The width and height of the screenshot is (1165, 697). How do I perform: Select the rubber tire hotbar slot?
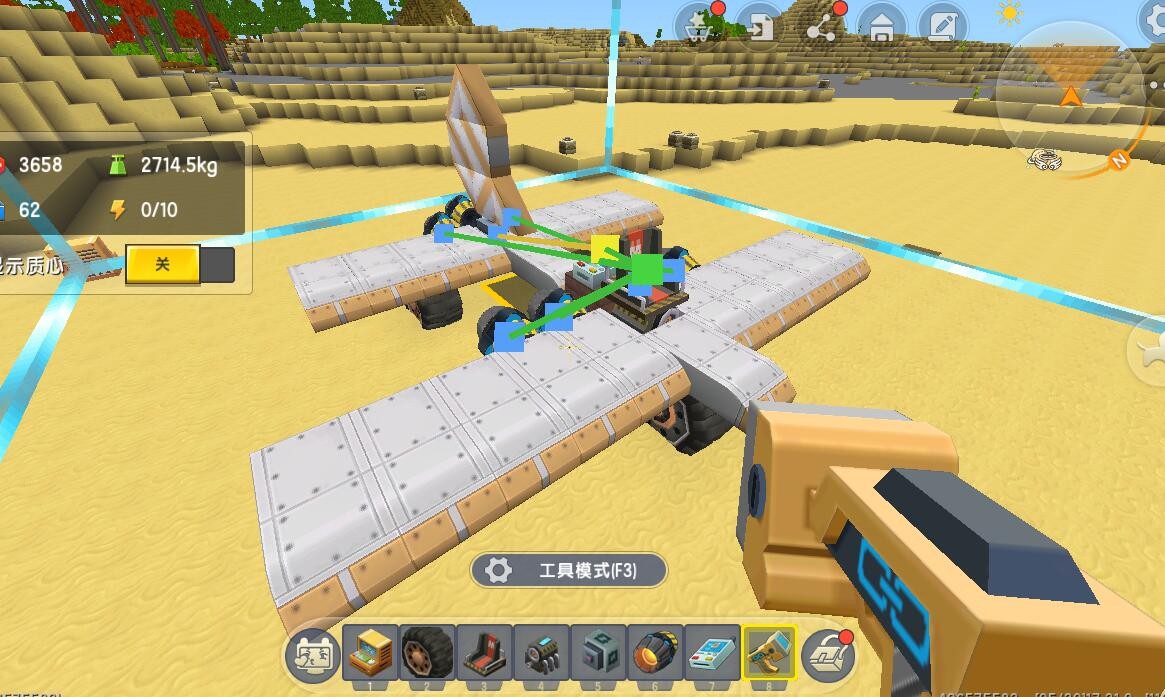pos(428,654)
